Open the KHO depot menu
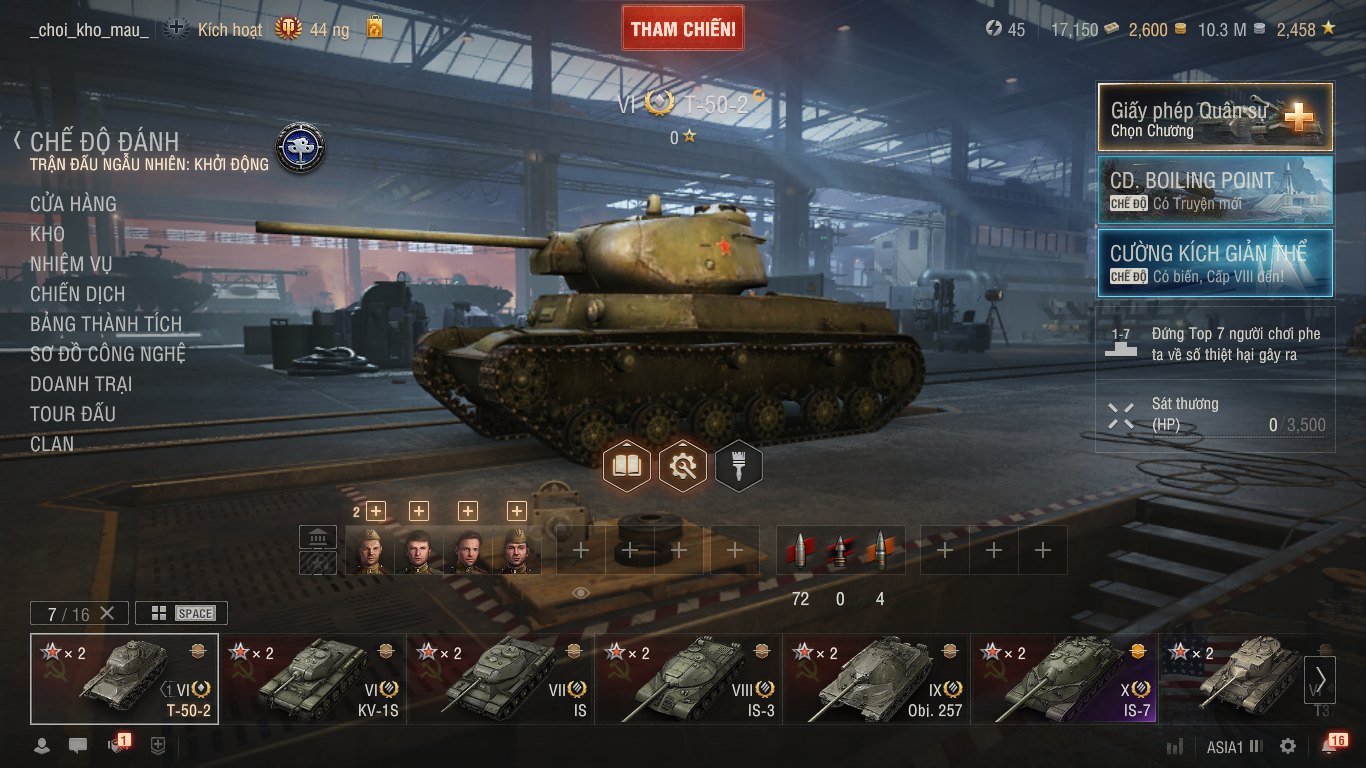 [x=47, y=234]
